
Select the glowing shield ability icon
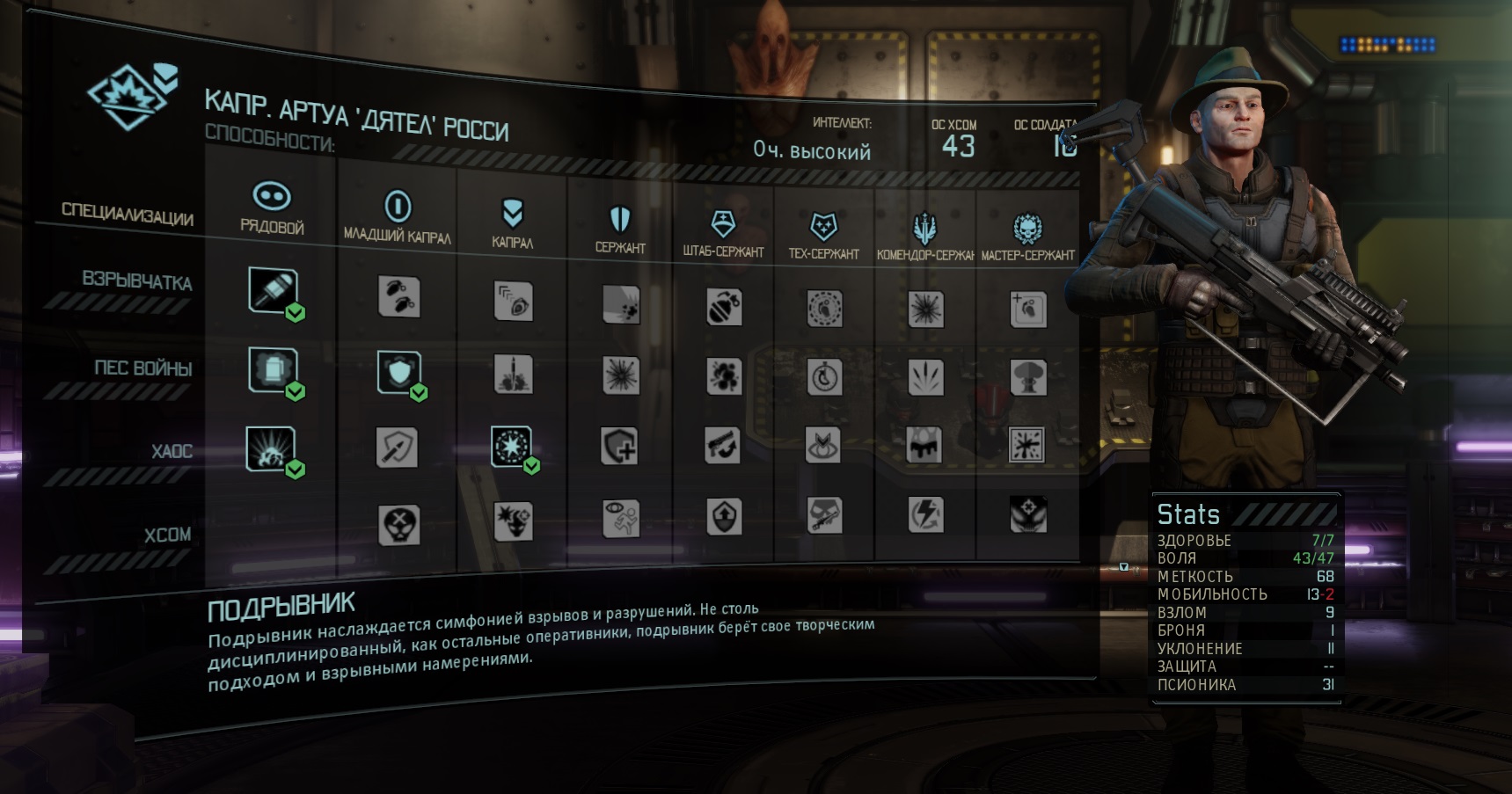(x=399, y=371)
